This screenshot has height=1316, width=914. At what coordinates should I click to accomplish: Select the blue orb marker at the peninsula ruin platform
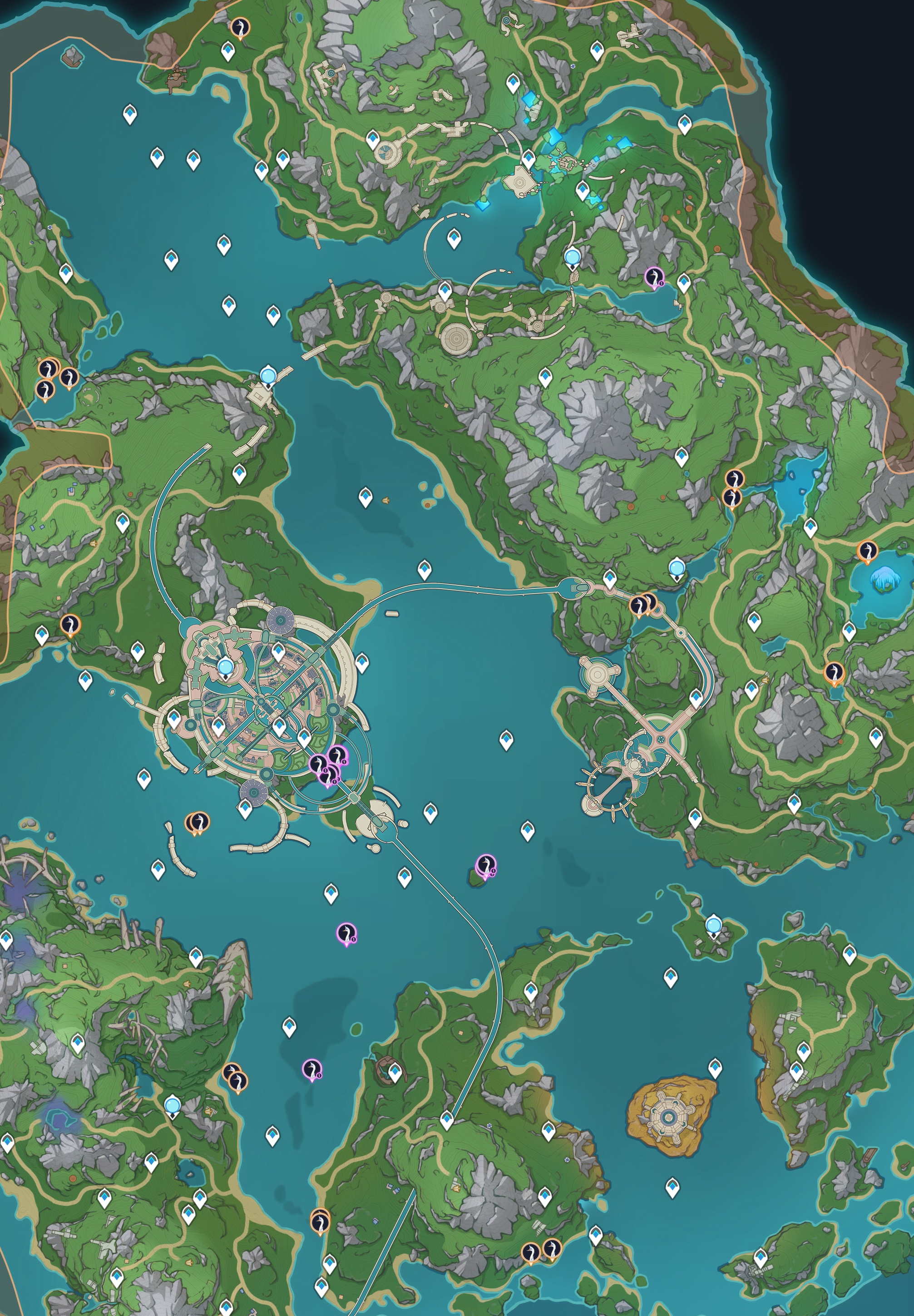point(267,375)
